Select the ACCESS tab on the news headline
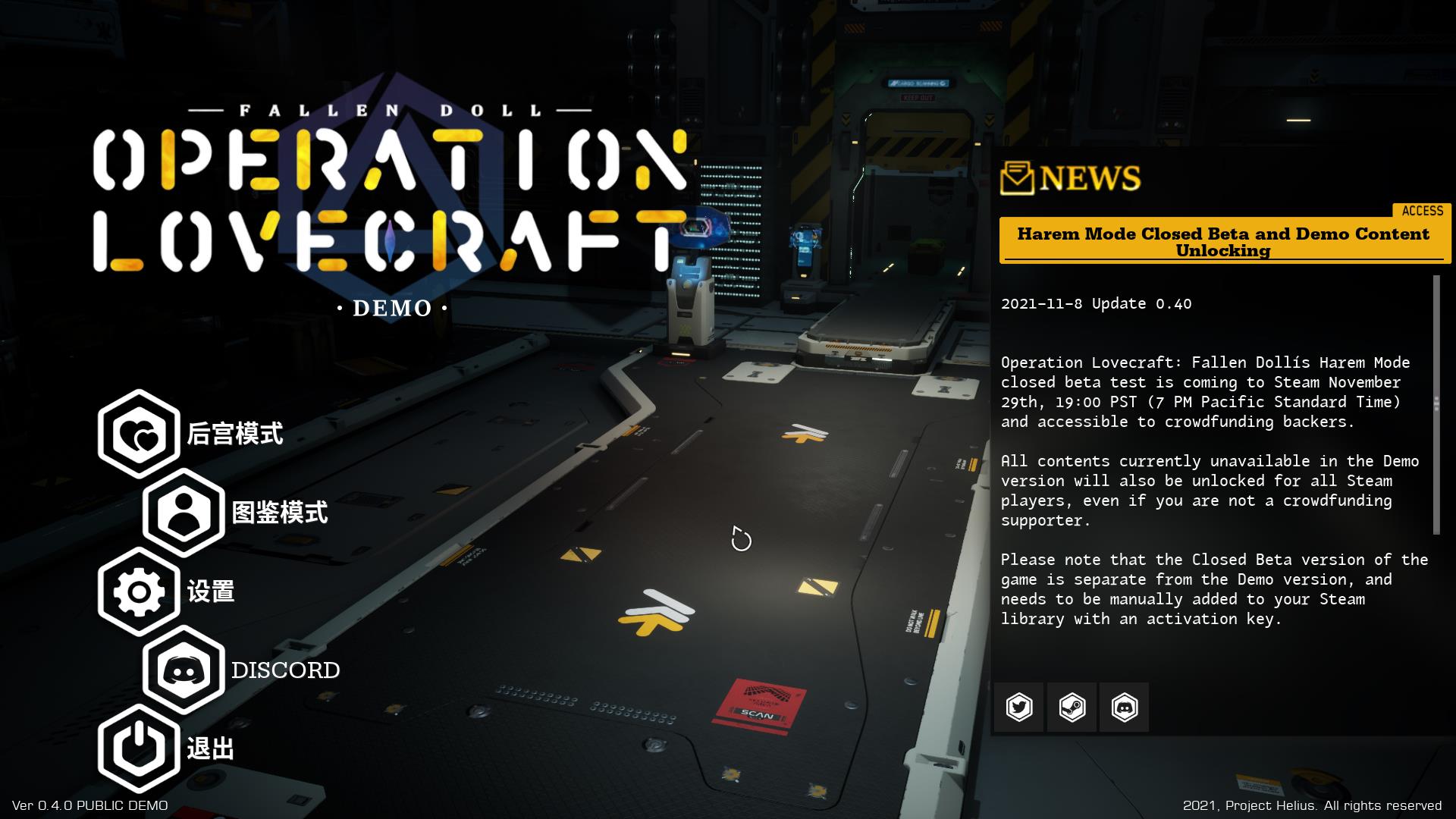The height and width of the screenshot is (819, 1456). (1422, 212)
